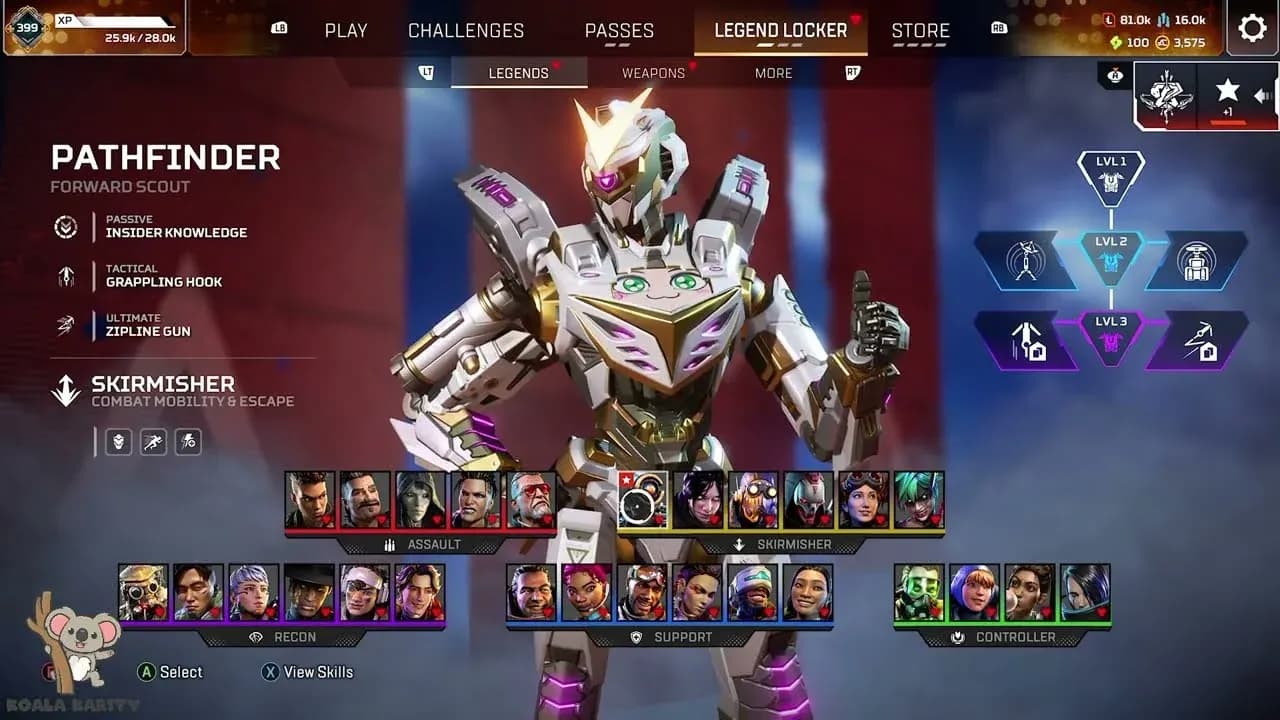Screen dimensions: 1280x720
Task: Select the Legends sub-tab
Action: pos(518,73)
